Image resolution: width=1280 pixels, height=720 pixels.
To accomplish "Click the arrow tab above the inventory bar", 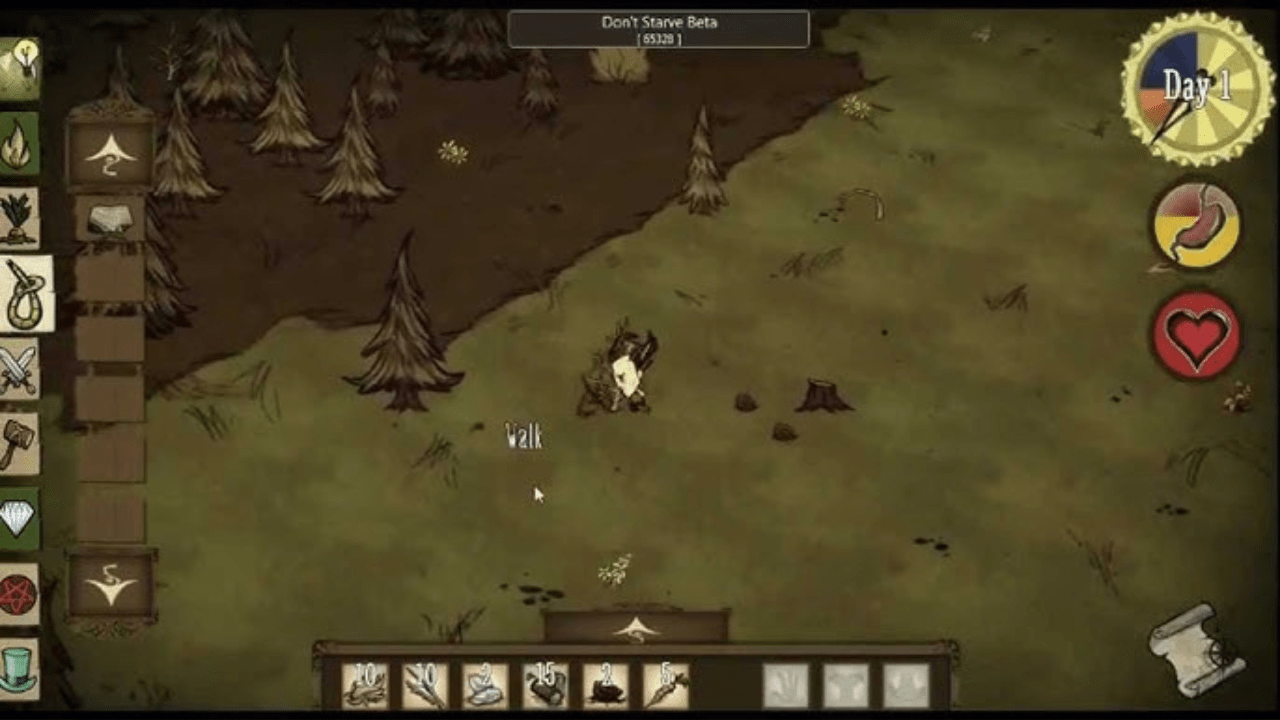I will point(636,628).
